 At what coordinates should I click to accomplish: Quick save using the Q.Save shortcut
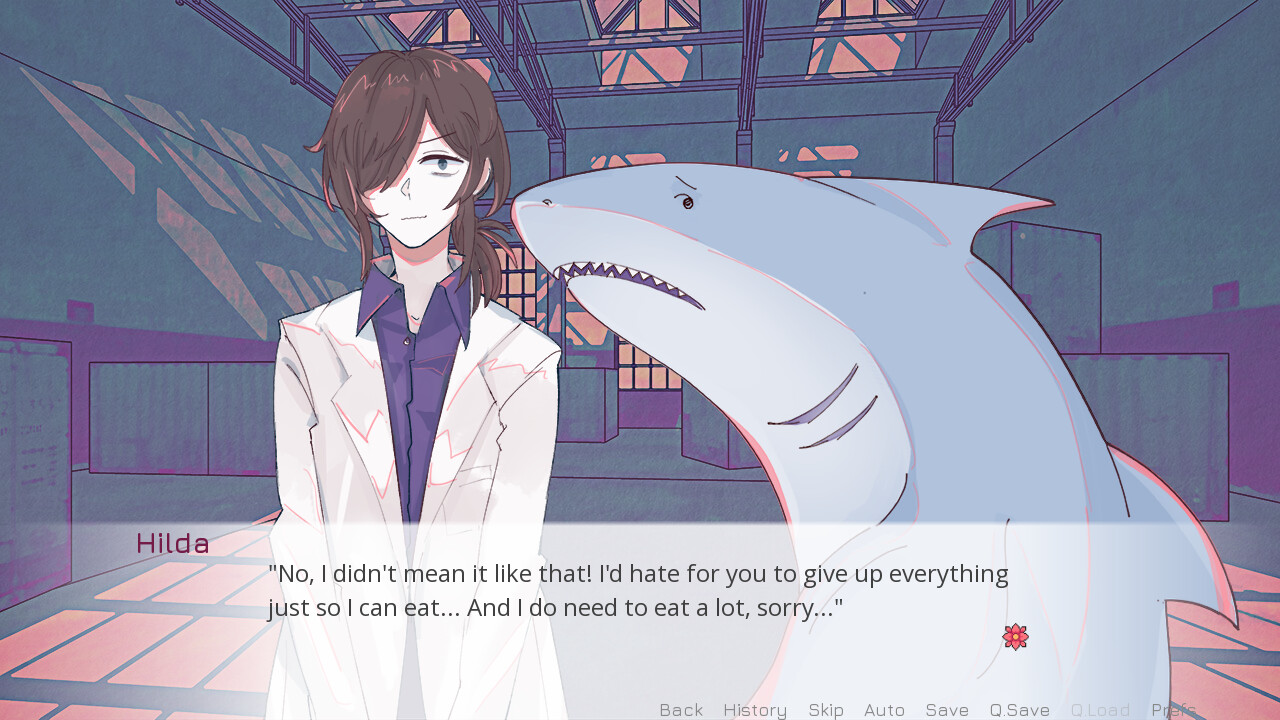pos(1019,710)
